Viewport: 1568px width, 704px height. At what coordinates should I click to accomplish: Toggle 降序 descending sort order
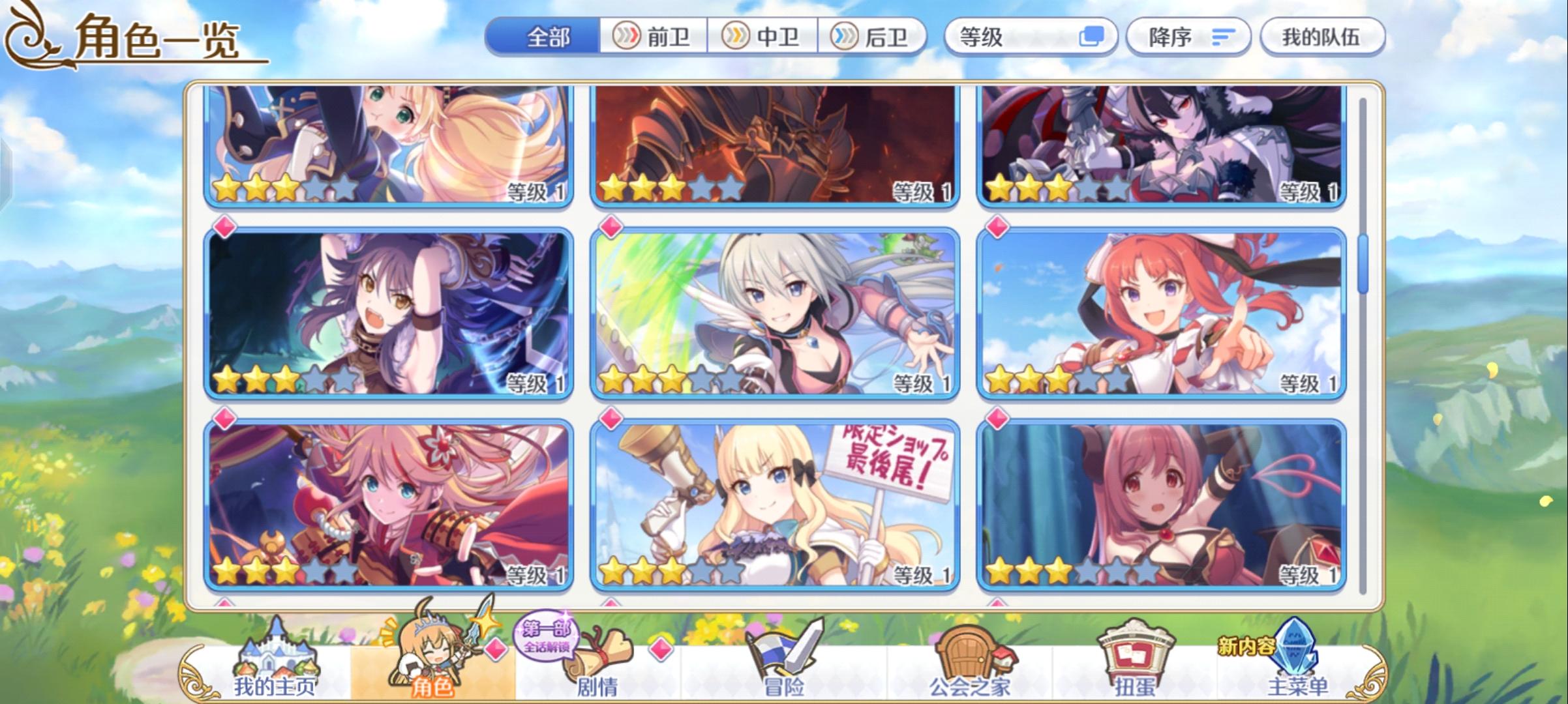pos(1188,37)
